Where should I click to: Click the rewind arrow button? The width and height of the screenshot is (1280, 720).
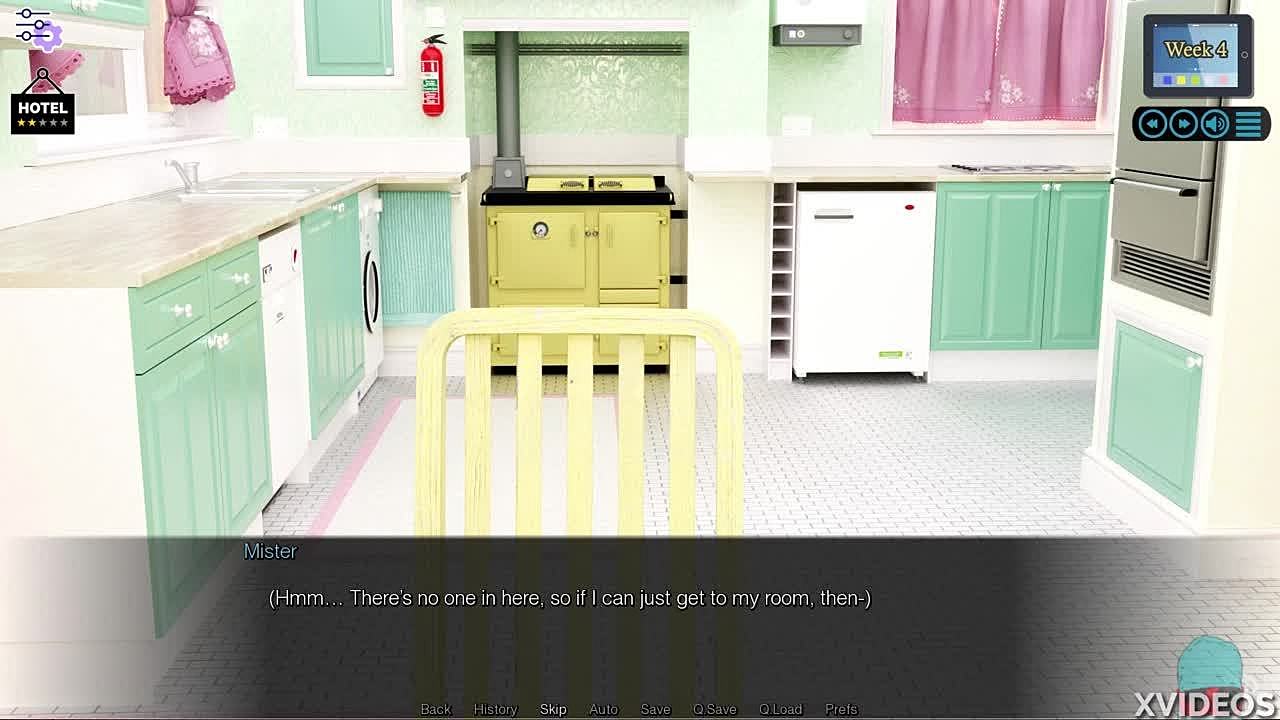point(1152,123)
